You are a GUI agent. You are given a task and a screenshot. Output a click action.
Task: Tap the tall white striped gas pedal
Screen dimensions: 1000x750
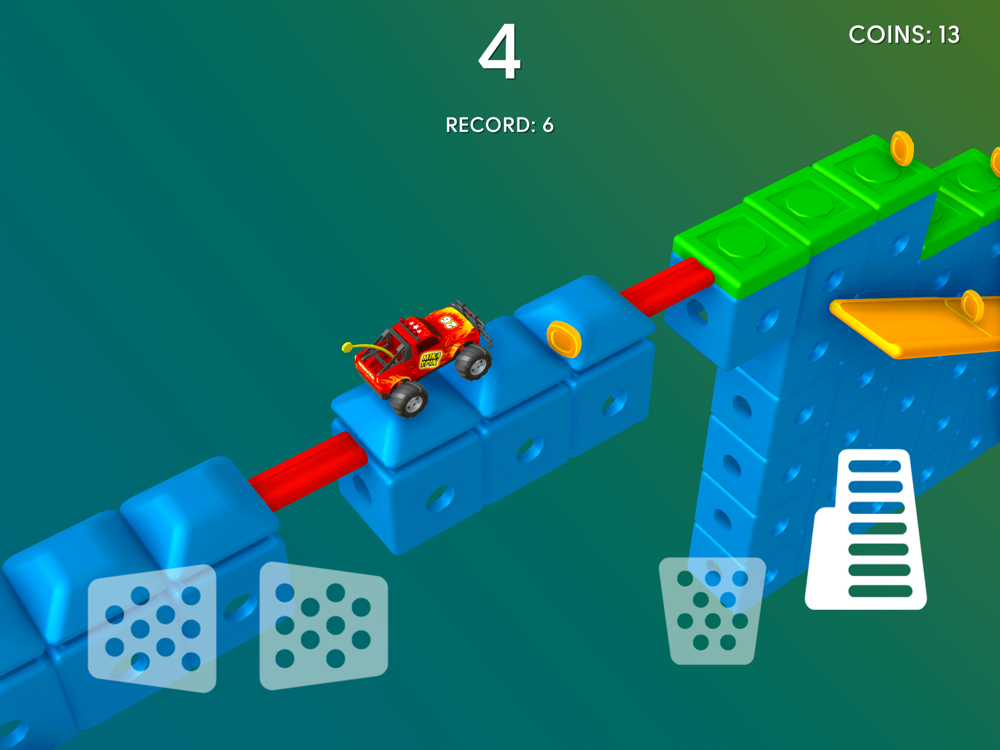tap(867, 532)
